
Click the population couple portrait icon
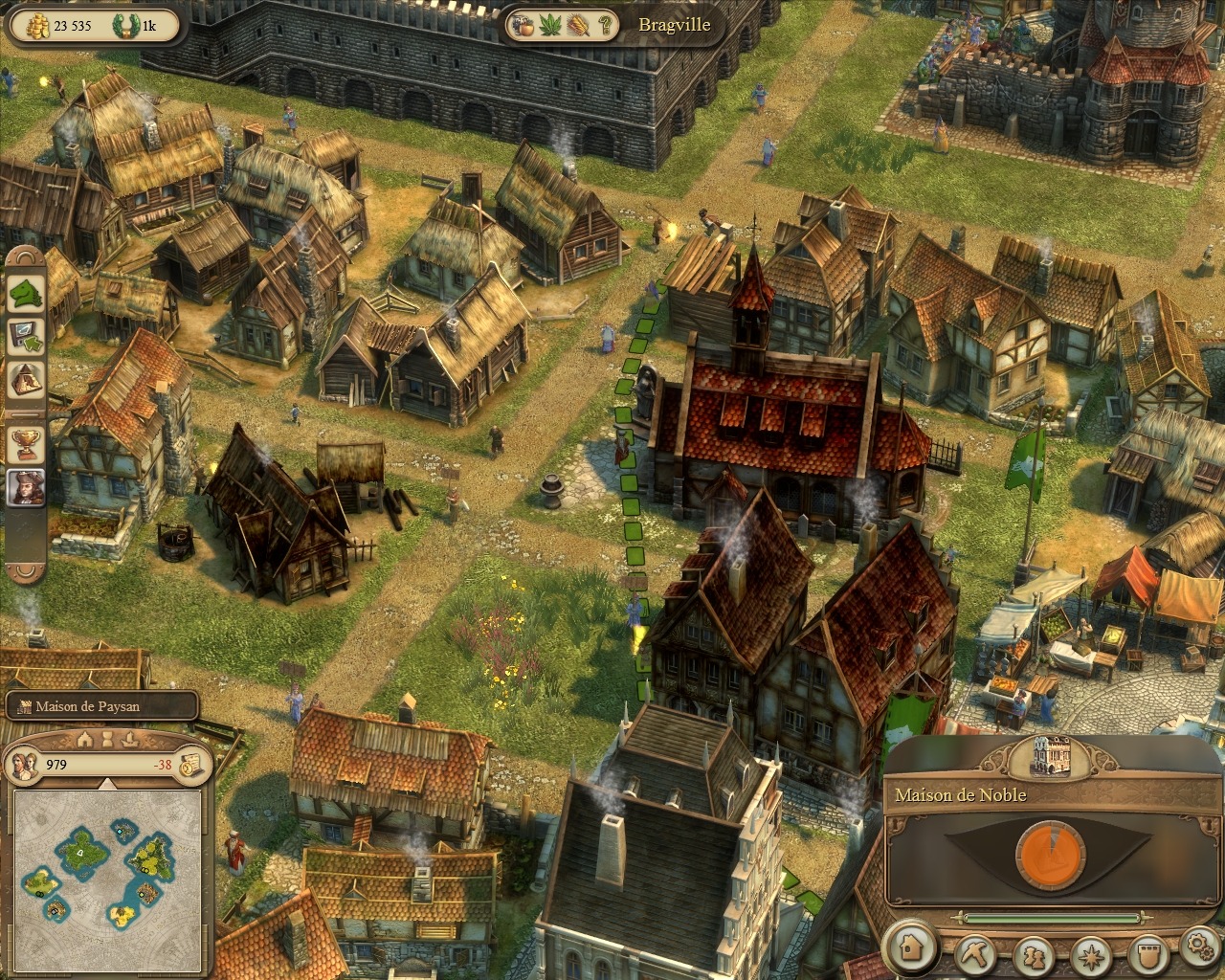23,764
